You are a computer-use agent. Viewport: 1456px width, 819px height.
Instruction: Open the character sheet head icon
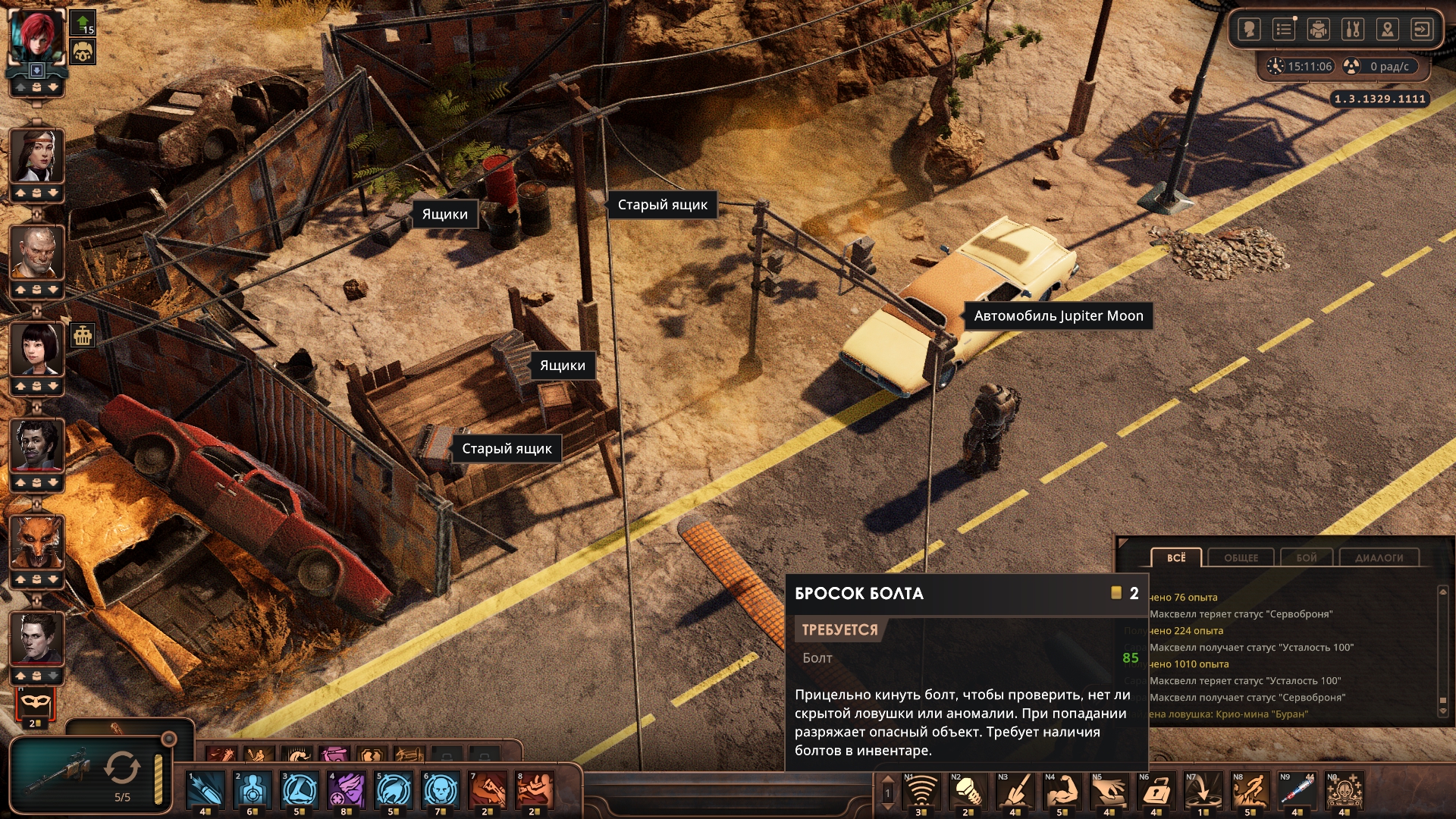point(1249,30)
